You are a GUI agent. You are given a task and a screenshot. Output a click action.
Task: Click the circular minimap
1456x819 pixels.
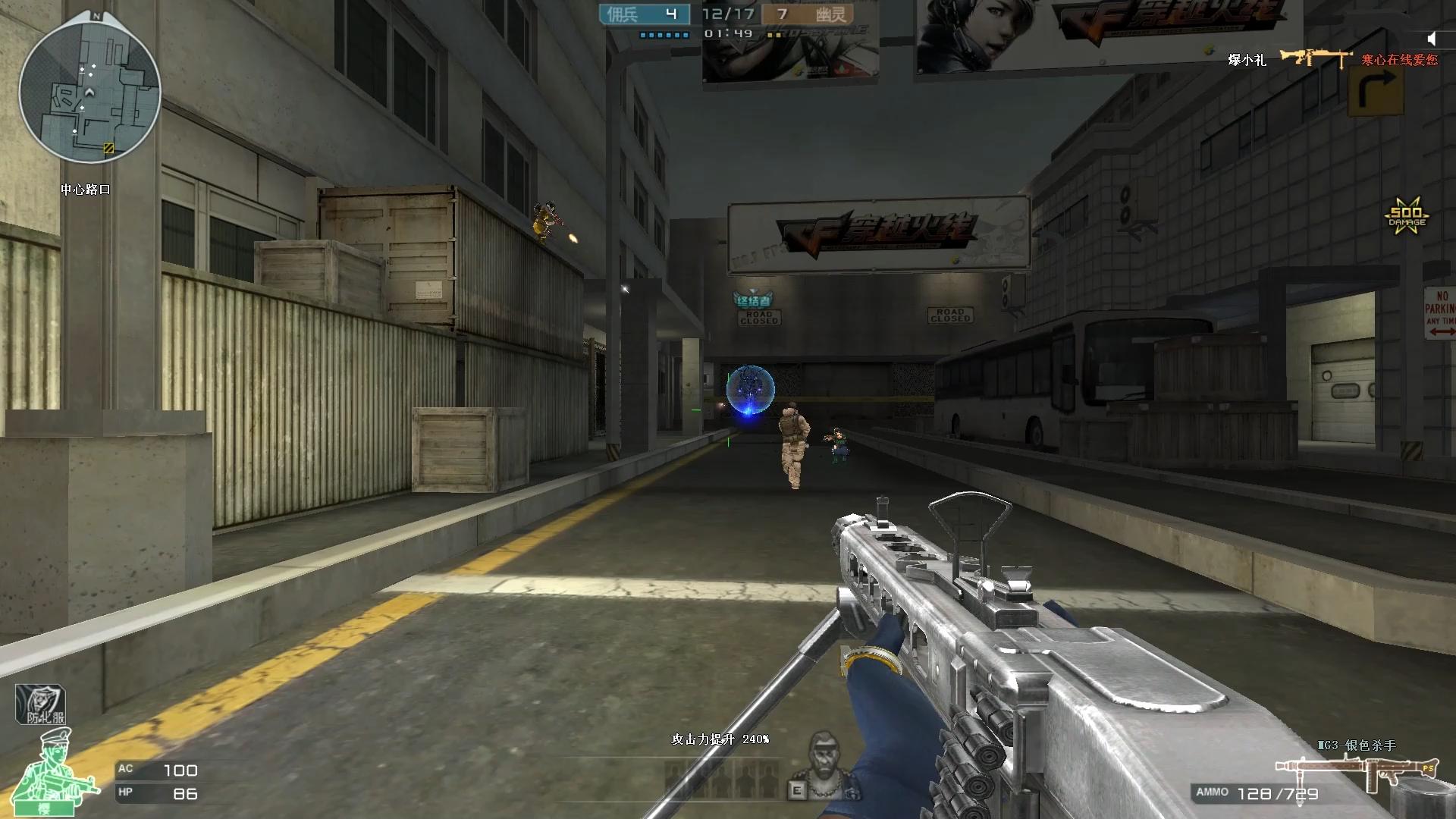pyautogui.click(x=89, y=91)
